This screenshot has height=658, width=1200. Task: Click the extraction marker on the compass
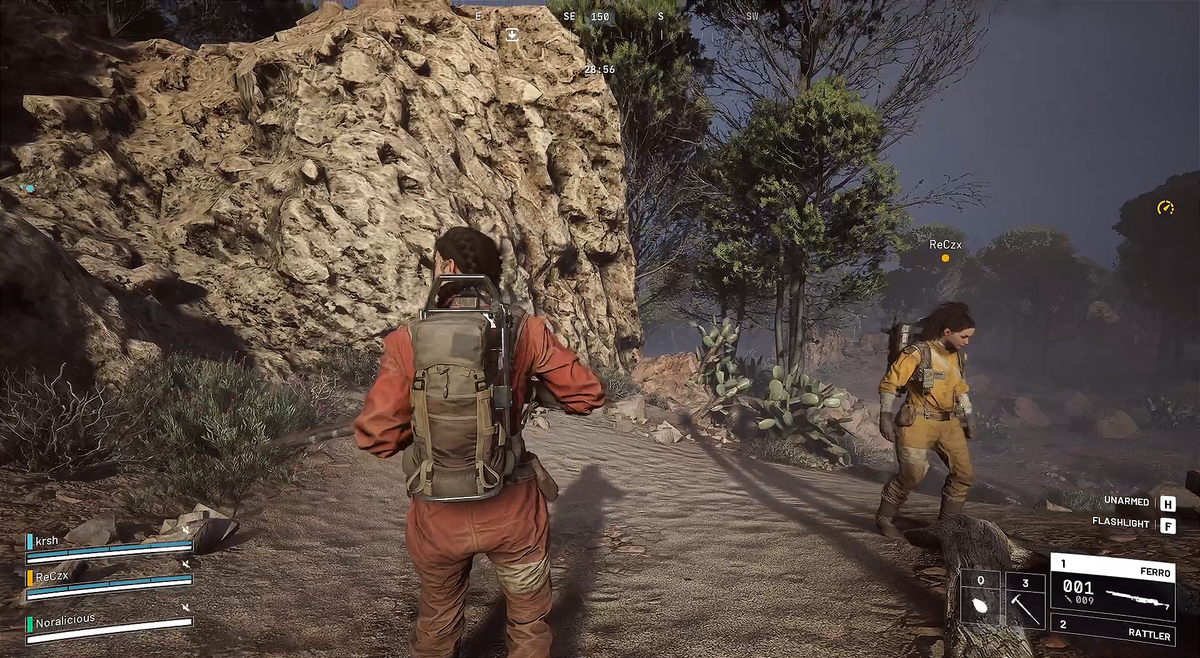tap(512, 35)
